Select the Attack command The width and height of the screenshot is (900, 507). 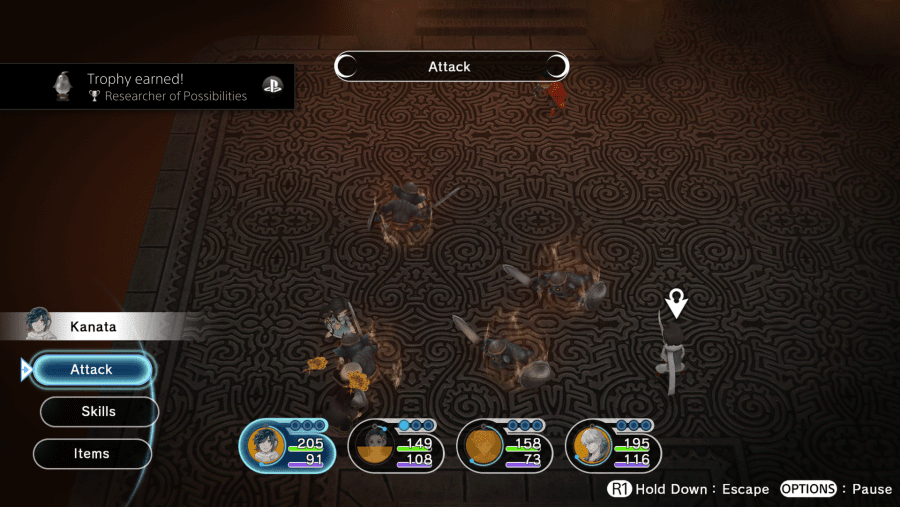tap(92, 370)
